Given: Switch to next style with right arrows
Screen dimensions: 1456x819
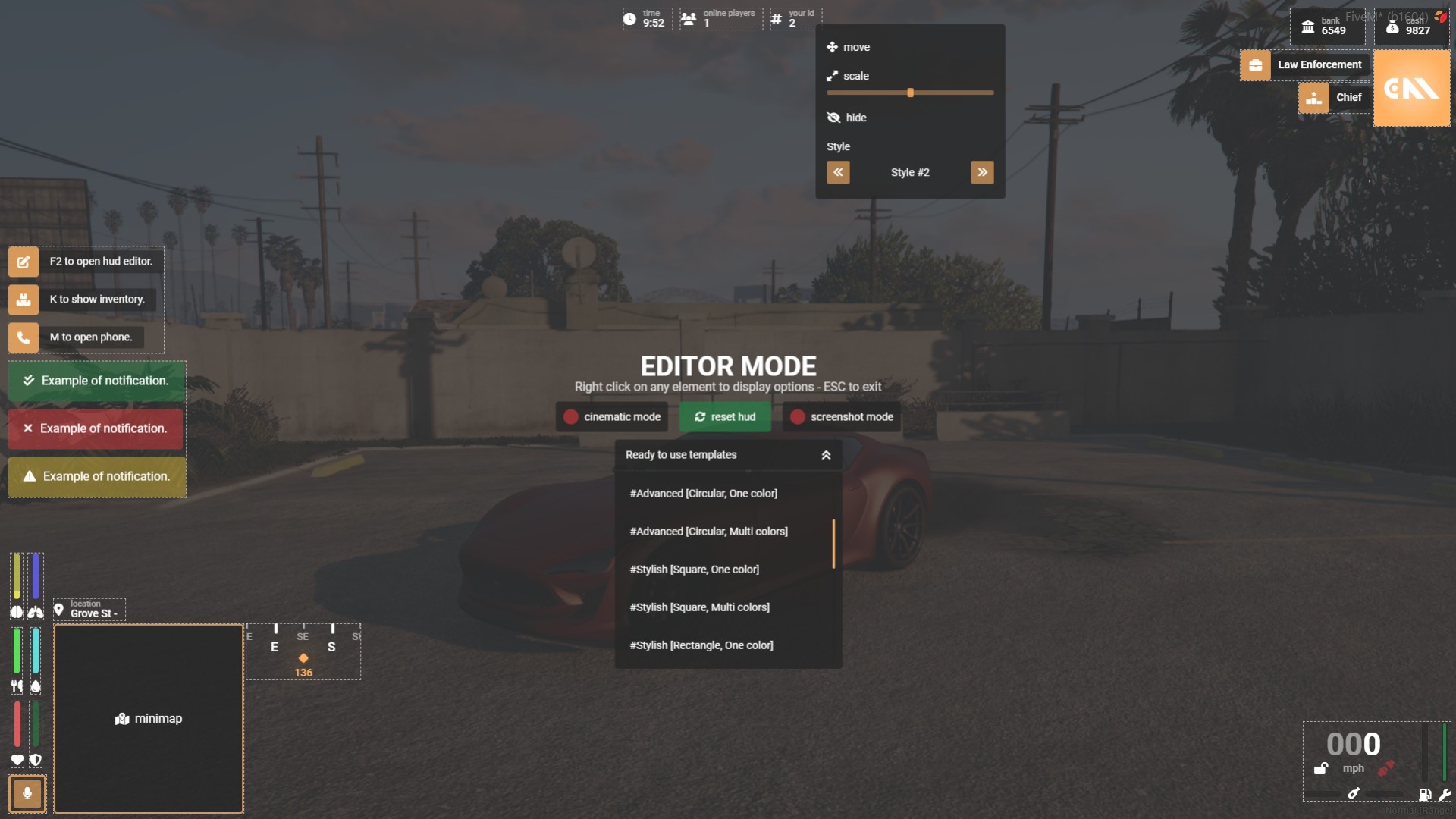Looking at the screenshot, I should [x=982, y=172].
